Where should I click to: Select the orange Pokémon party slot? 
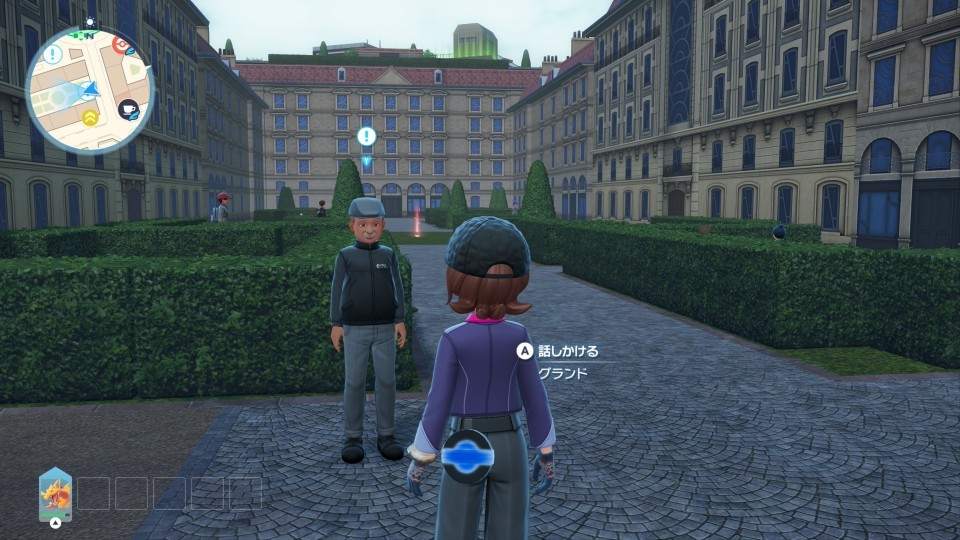pyautogui.click(x=55, y=493)
